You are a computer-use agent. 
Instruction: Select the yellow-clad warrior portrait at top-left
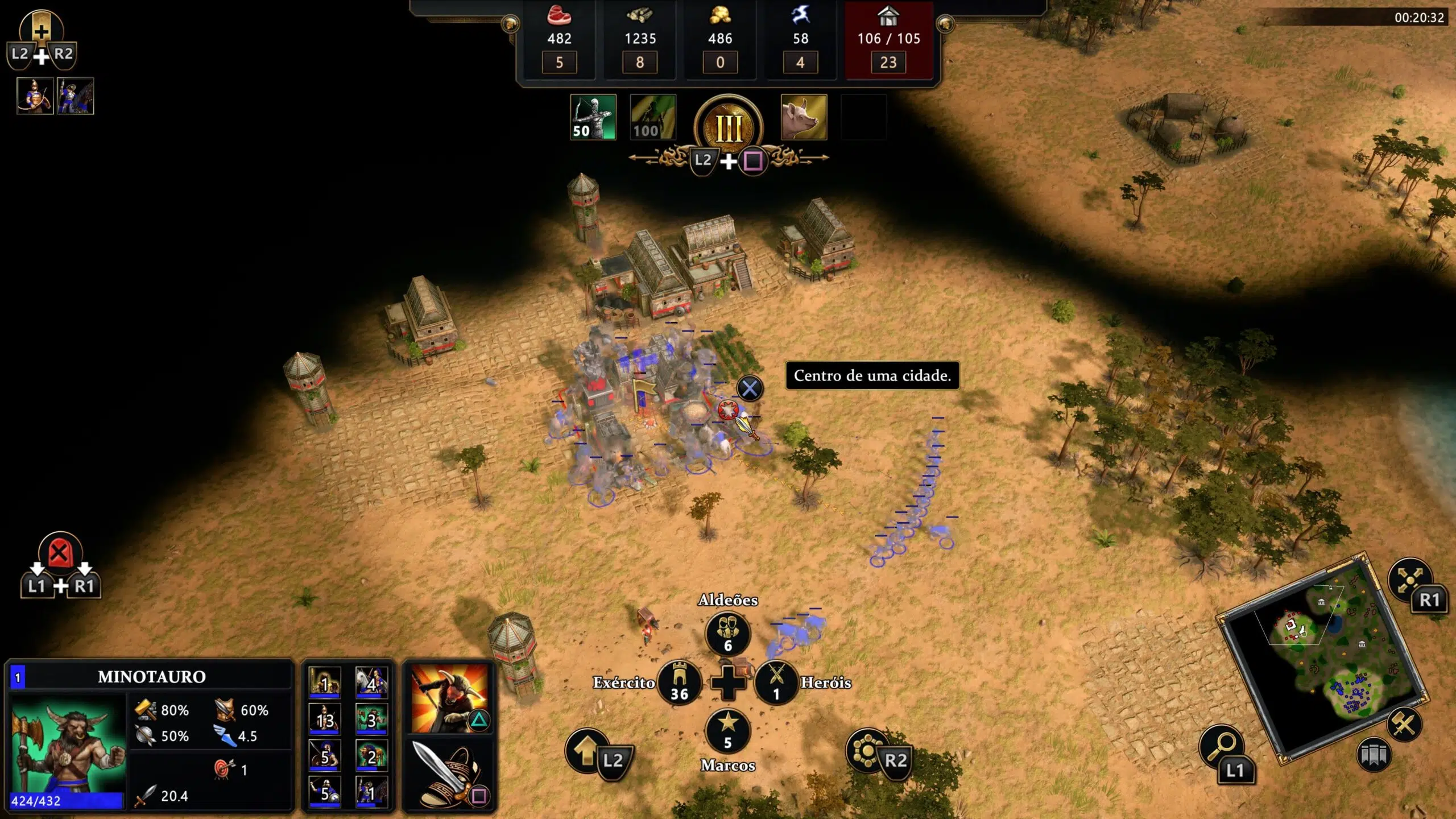(x=35, y=96)
